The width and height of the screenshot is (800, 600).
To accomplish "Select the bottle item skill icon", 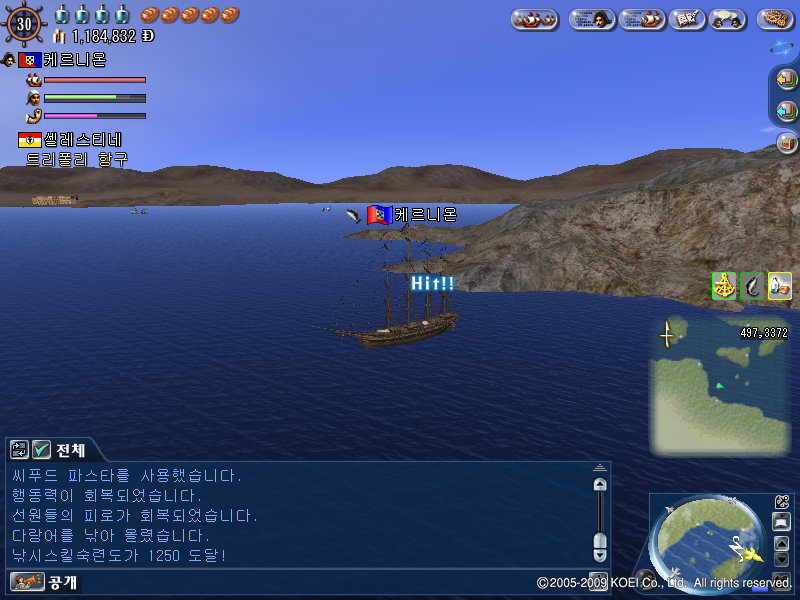I will [x=780, y=286].
